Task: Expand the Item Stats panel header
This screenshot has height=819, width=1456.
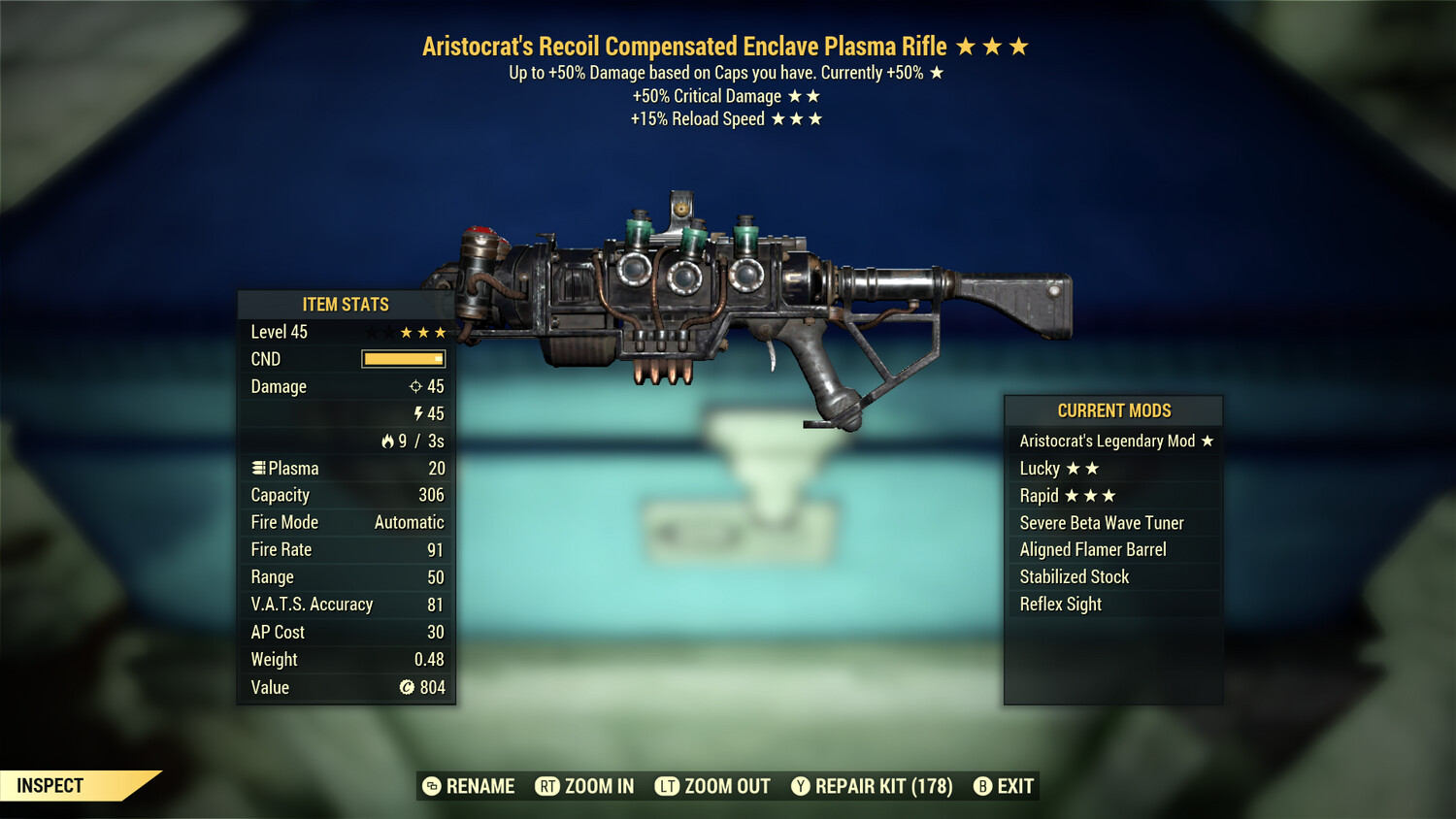Action: click(346, 304)
